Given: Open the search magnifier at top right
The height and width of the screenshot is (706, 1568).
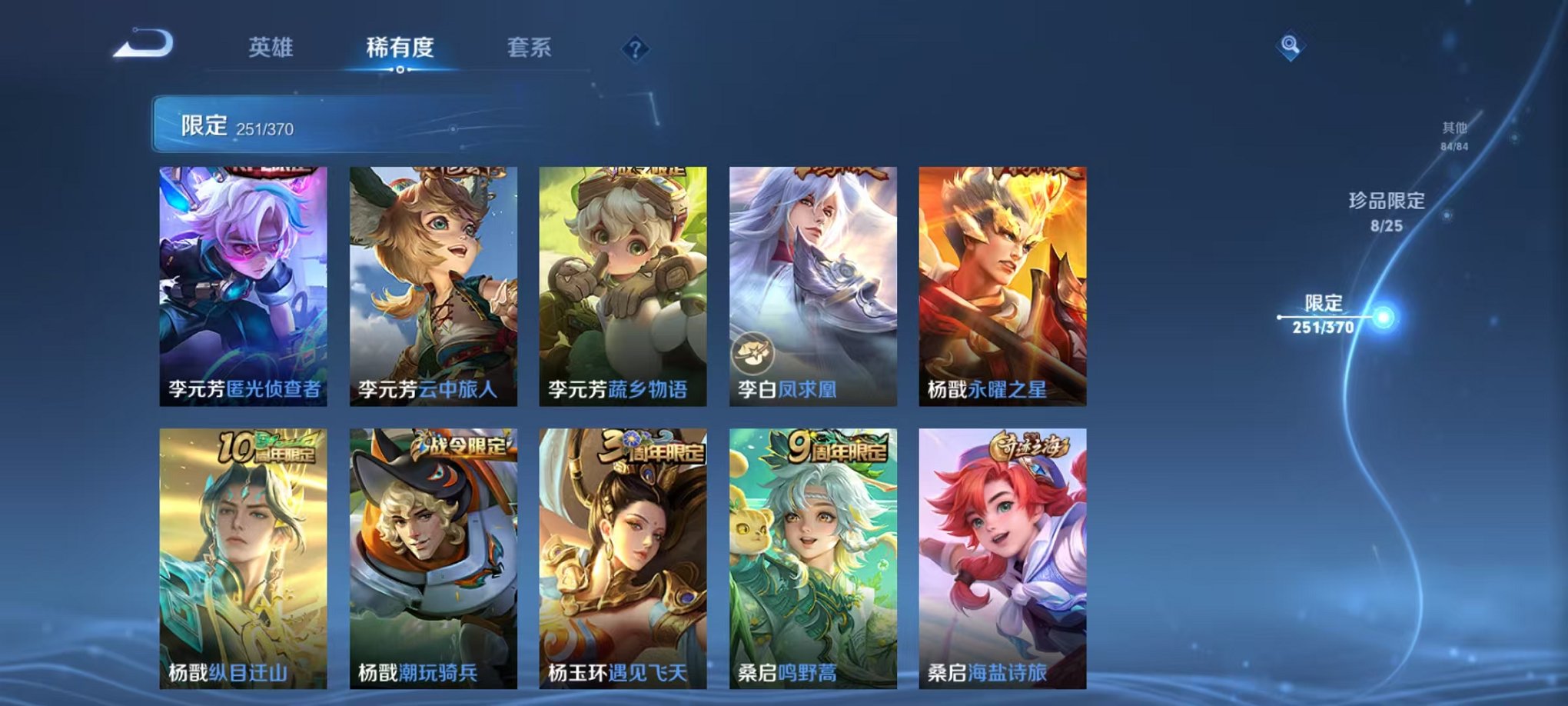Looking at the screenshot, I should [1292, 44].
